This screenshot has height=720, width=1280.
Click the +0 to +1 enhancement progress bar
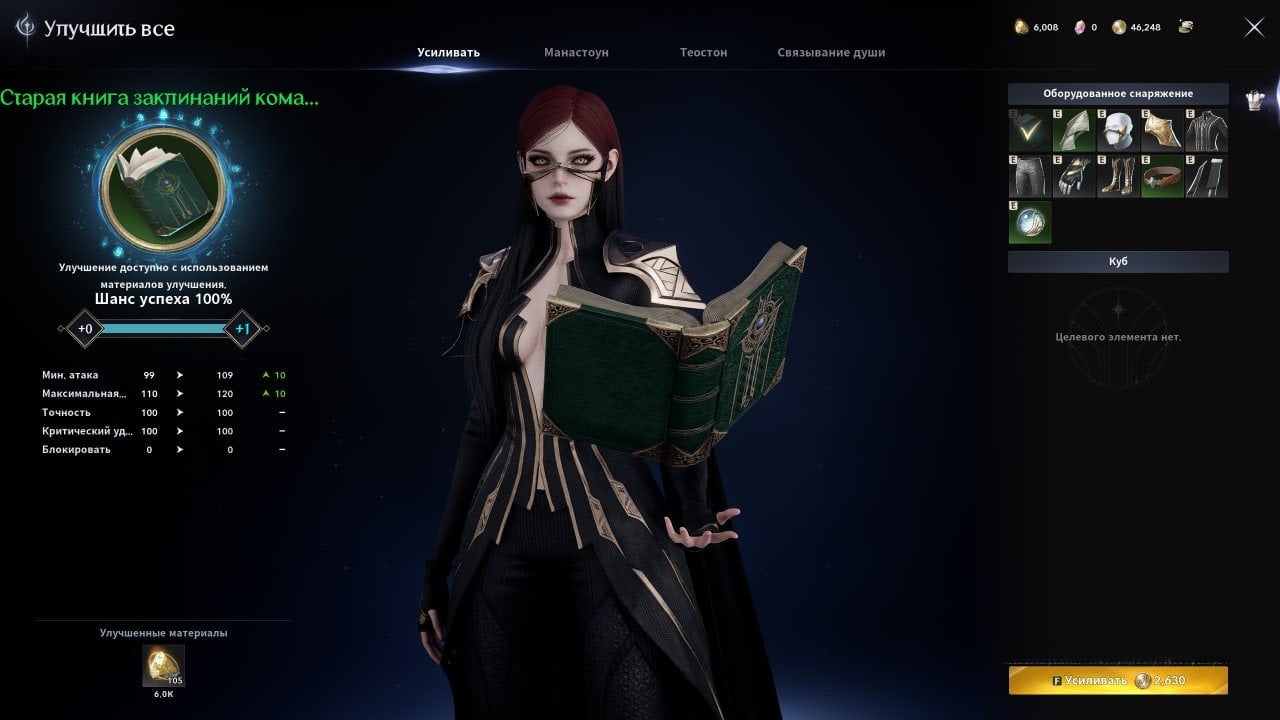[x=162, y=328]
